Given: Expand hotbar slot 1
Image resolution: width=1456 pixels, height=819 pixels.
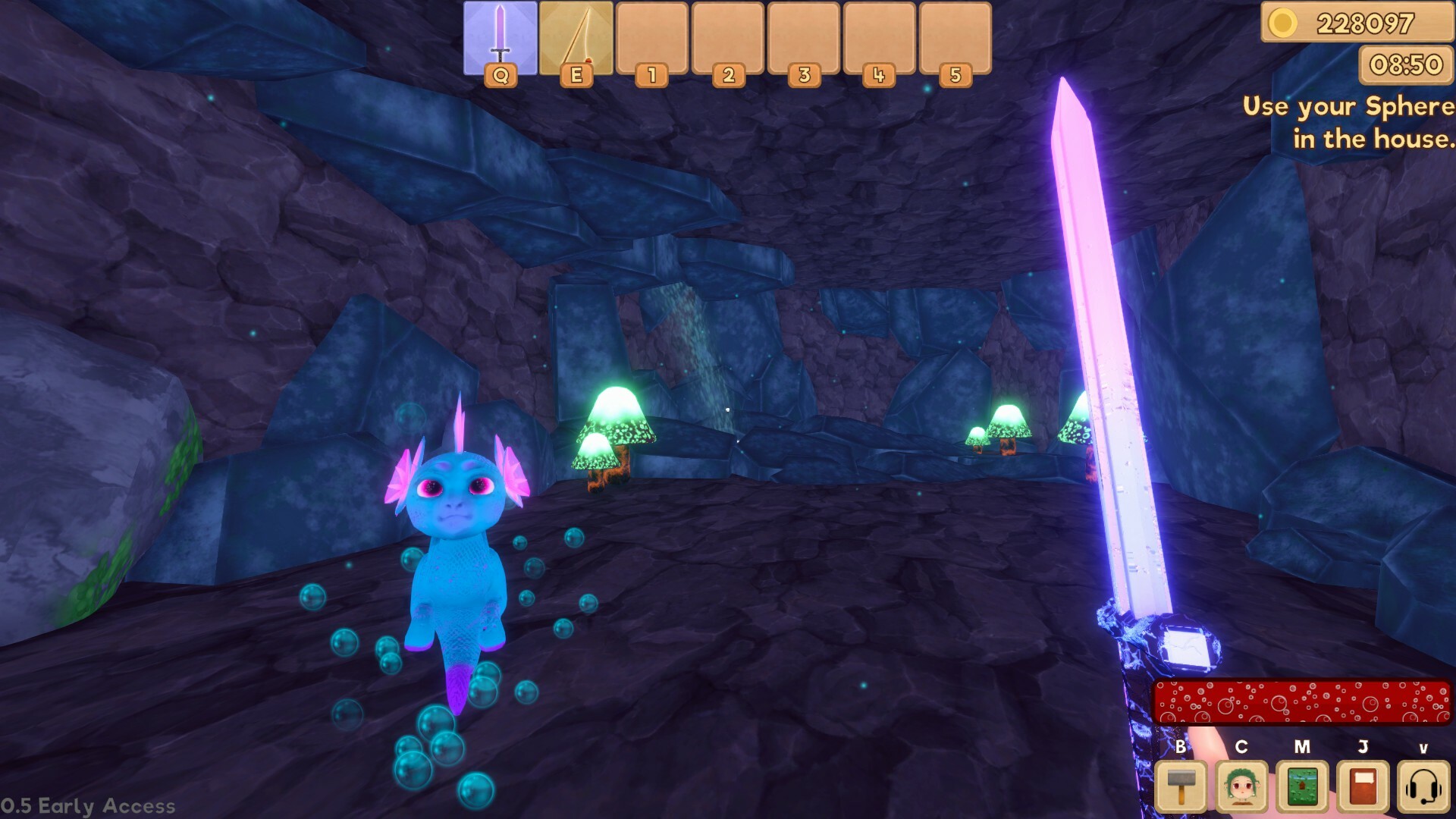Looking at the screenshot, I should 652,38.
